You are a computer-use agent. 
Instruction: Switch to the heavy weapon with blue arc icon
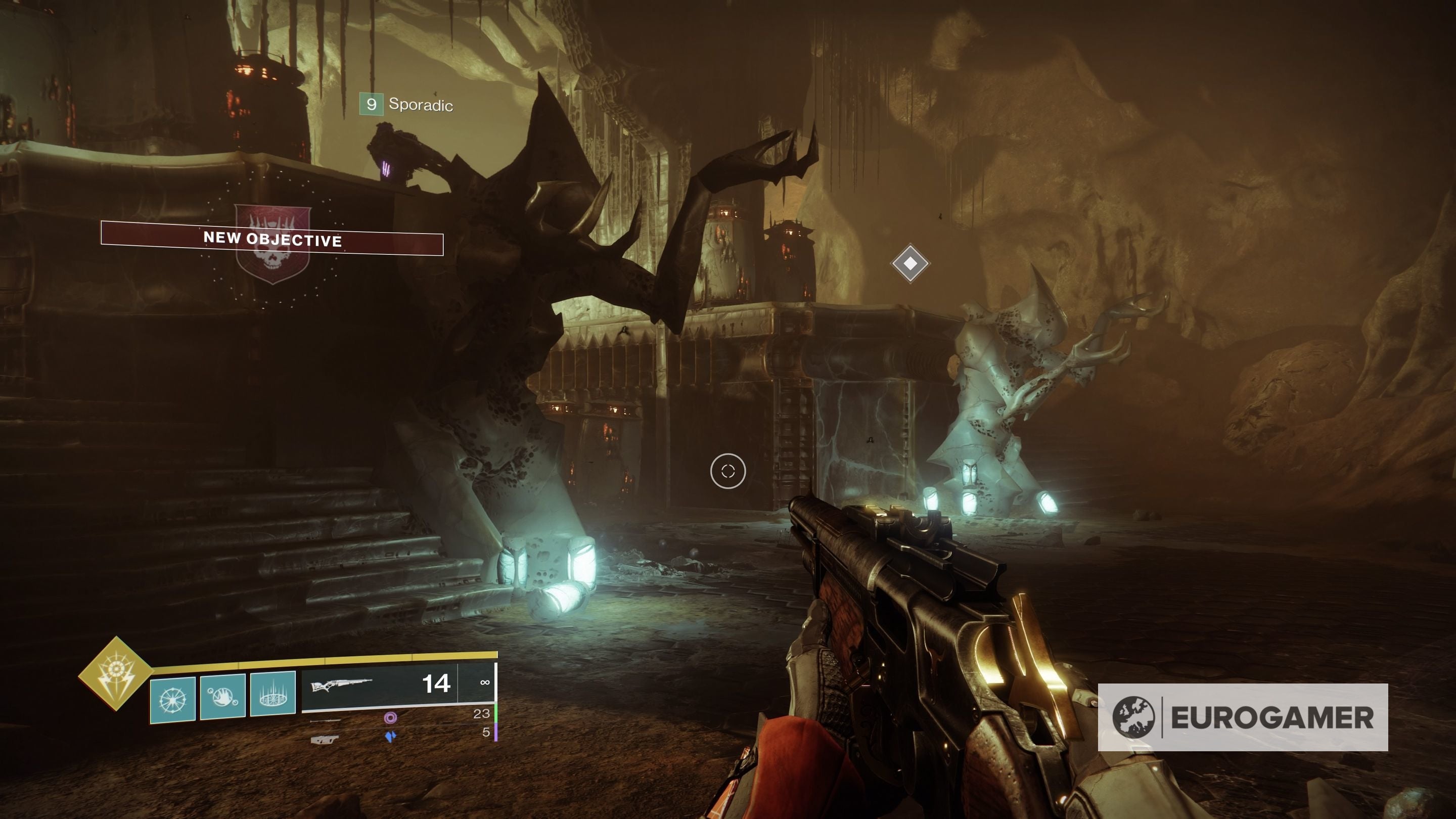pyautogui.click(x=390, y=737)
